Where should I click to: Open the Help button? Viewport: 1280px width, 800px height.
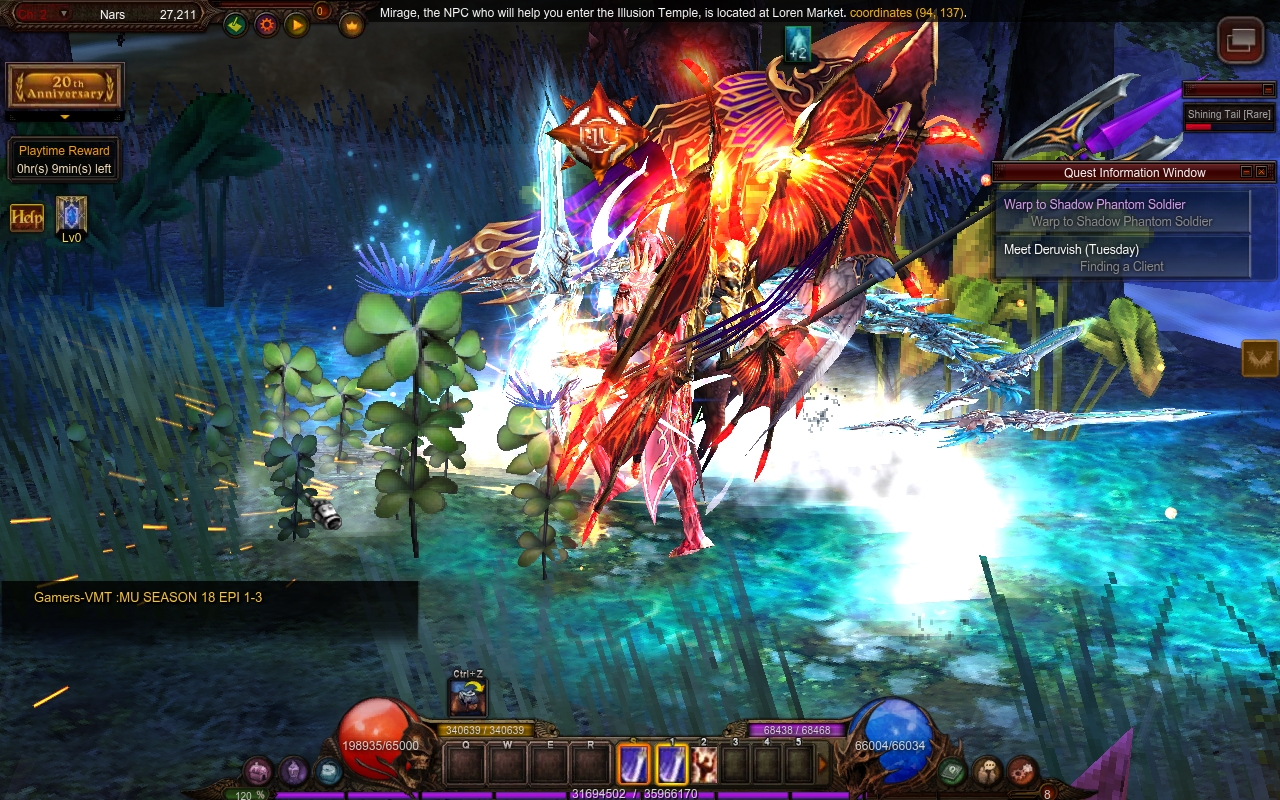coord(27,217)
